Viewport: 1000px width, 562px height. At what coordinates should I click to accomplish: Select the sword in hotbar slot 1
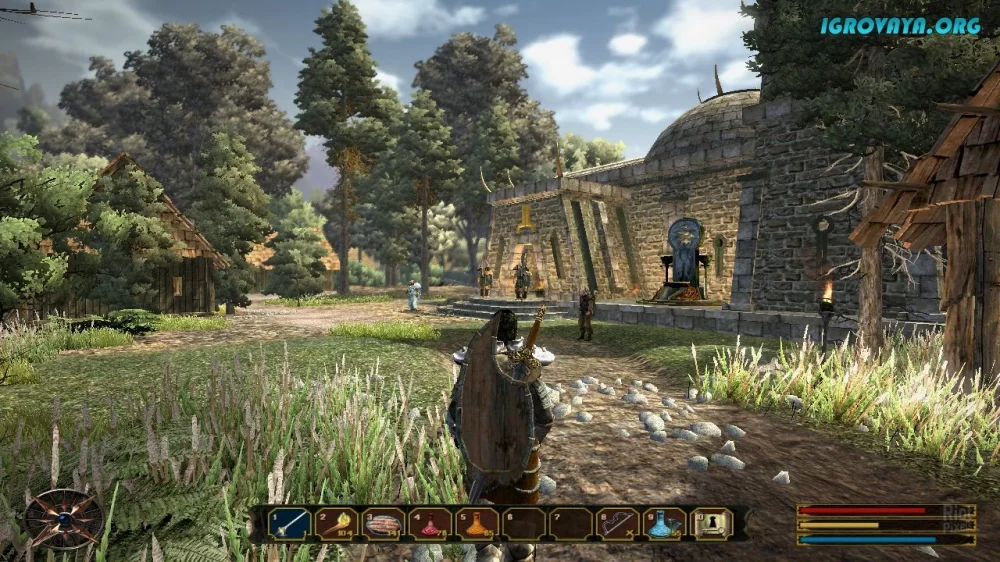(x=289, y=523)
